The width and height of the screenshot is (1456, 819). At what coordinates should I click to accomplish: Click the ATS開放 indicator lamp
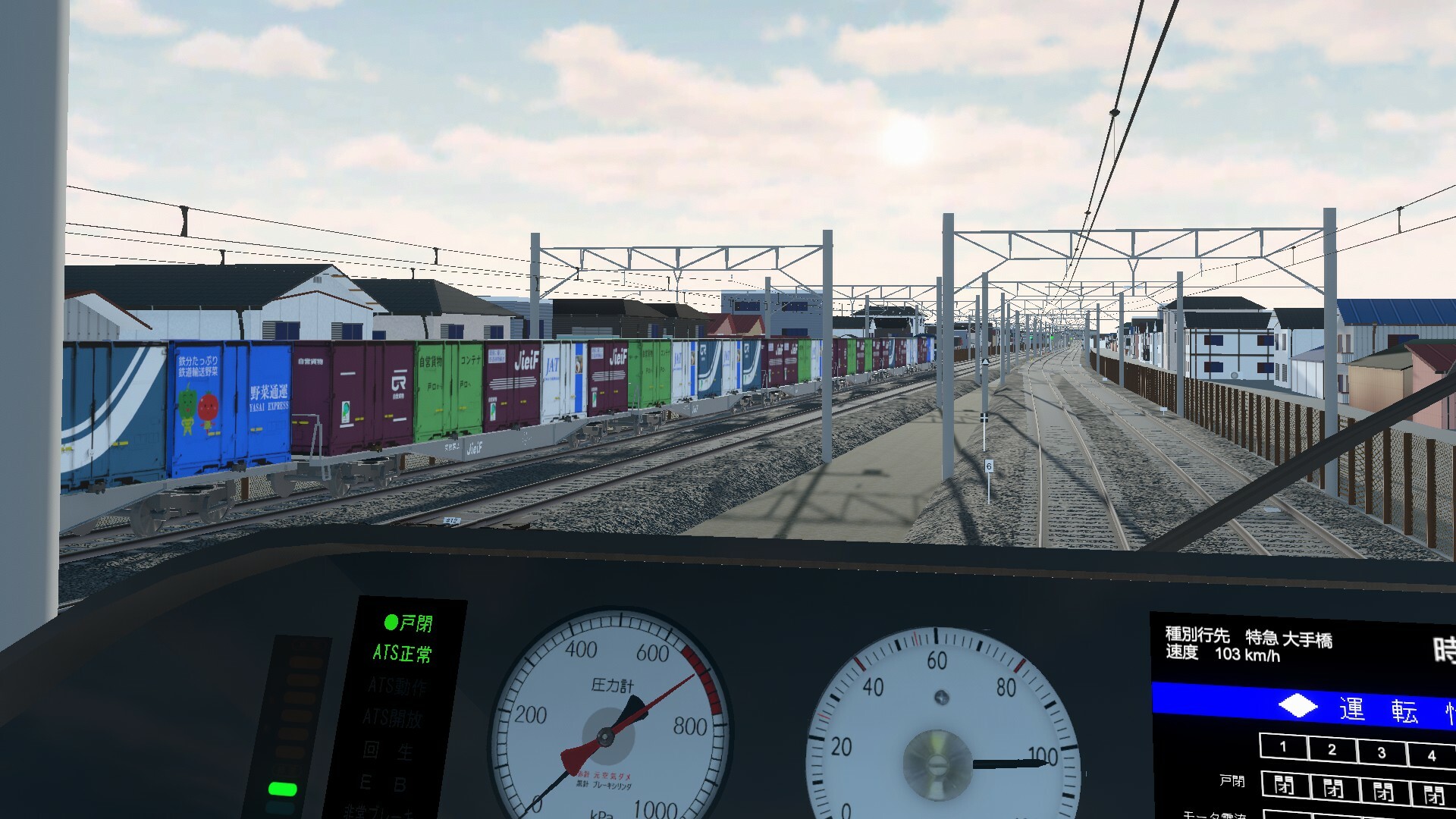pos(394,717)
